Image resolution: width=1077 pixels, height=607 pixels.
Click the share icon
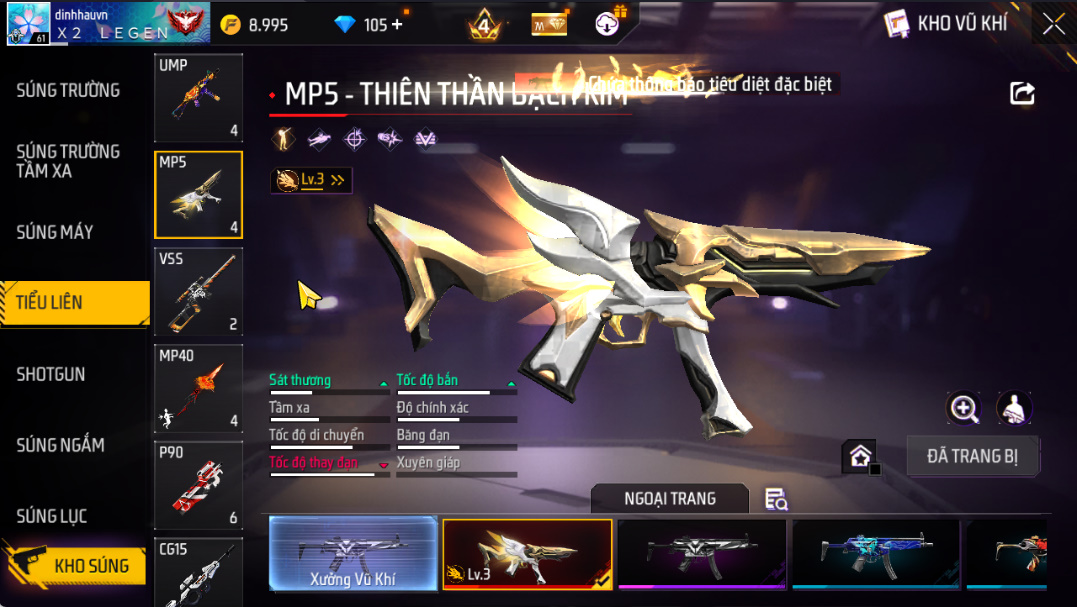(1022, 93)
